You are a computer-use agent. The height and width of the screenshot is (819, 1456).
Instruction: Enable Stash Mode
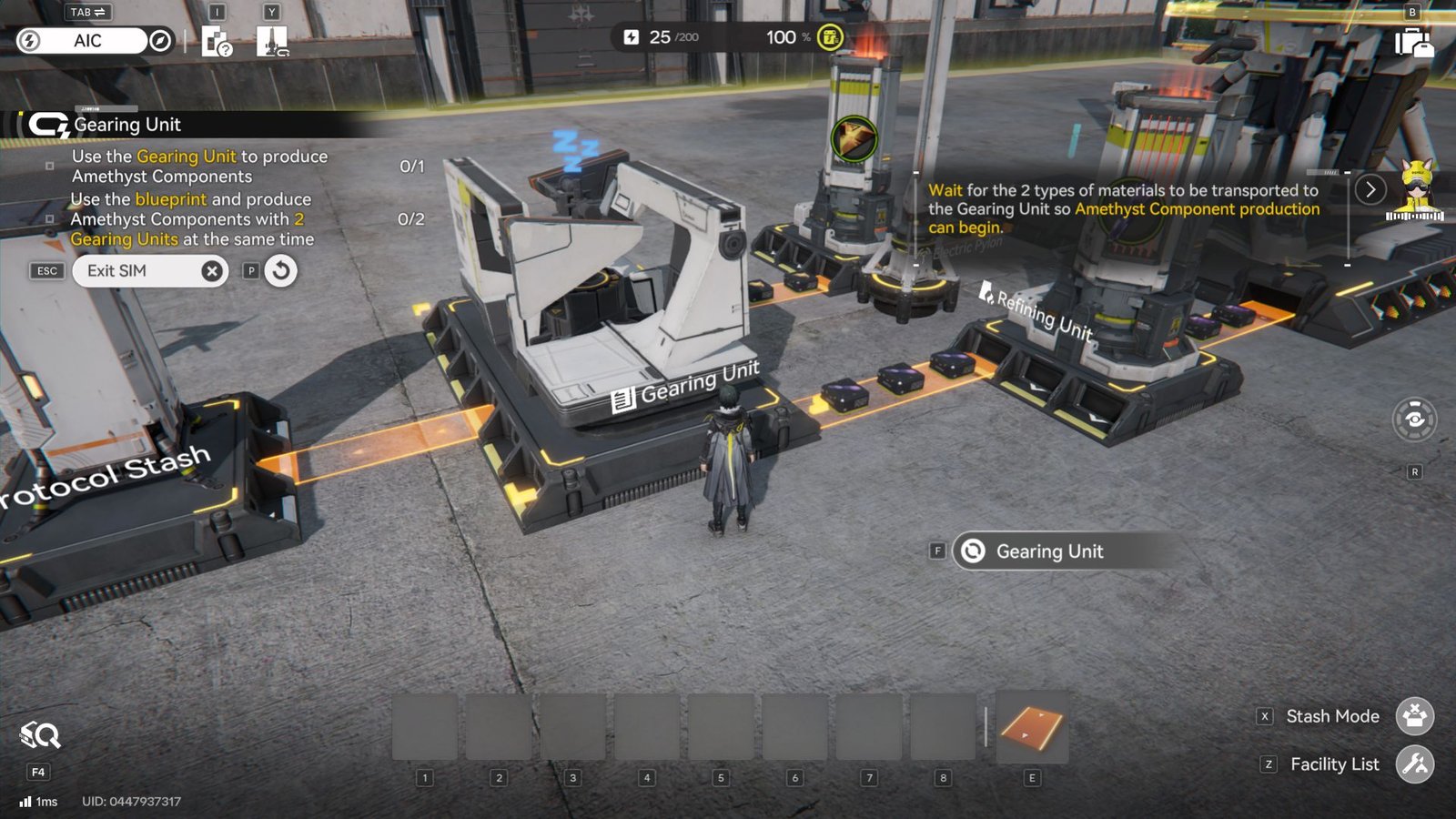click(1415, 716)
